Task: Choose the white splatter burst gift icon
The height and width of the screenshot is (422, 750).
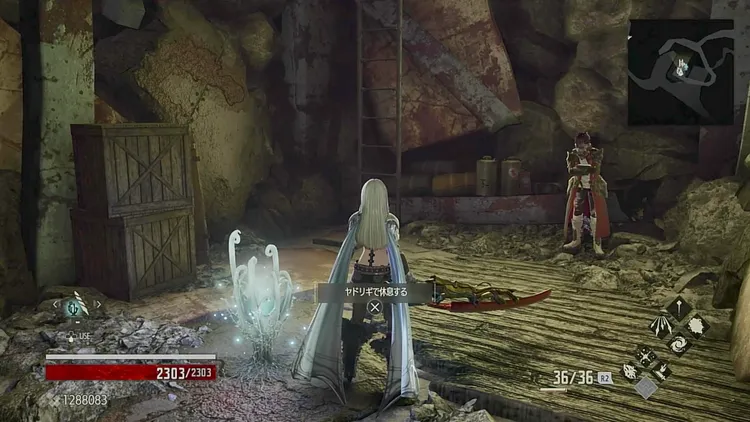Action: [699, 326]
